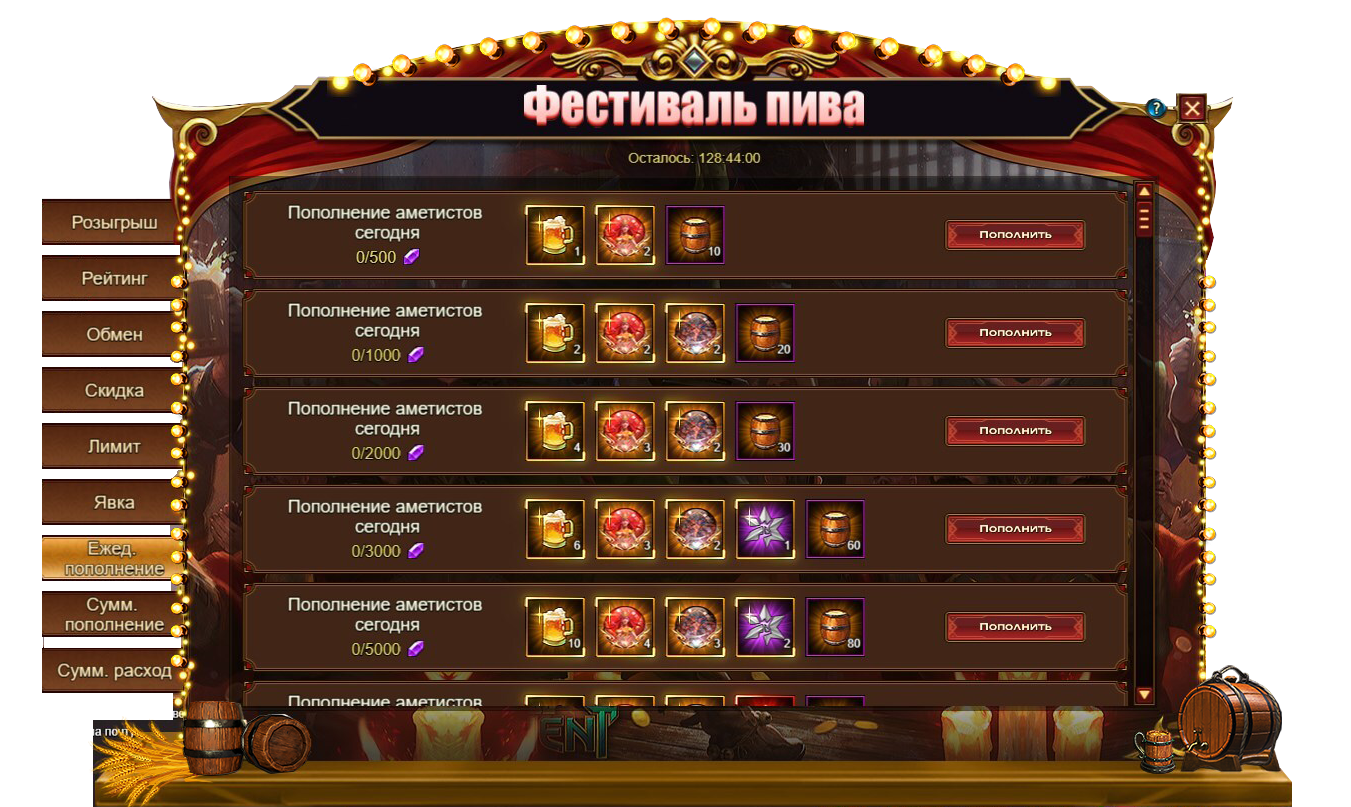Open the Явка tab

113,502
